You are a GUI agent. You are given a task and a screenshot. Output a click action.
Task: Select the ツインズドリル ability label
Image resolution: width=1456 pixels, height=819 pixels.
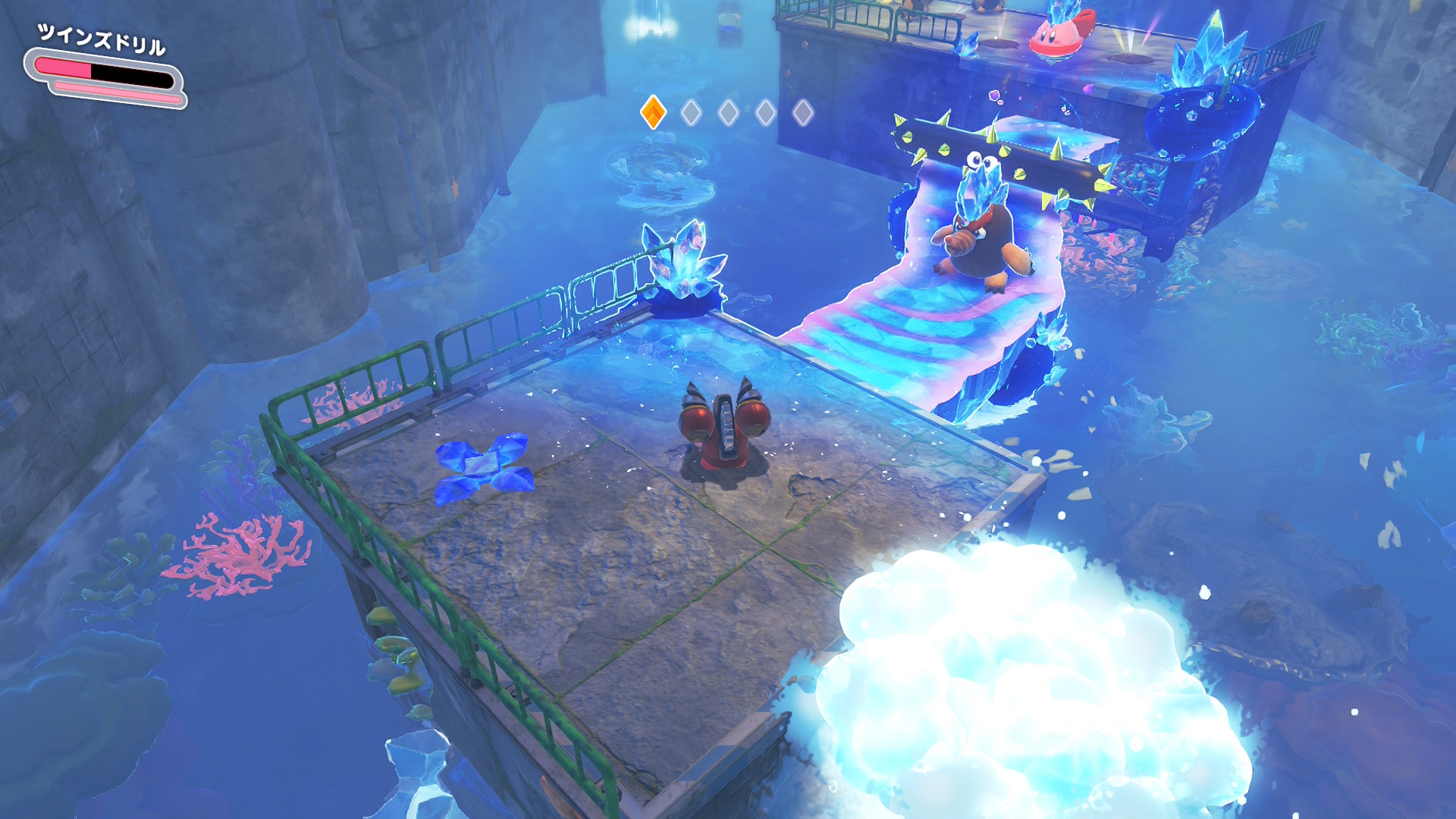[102, 40]
